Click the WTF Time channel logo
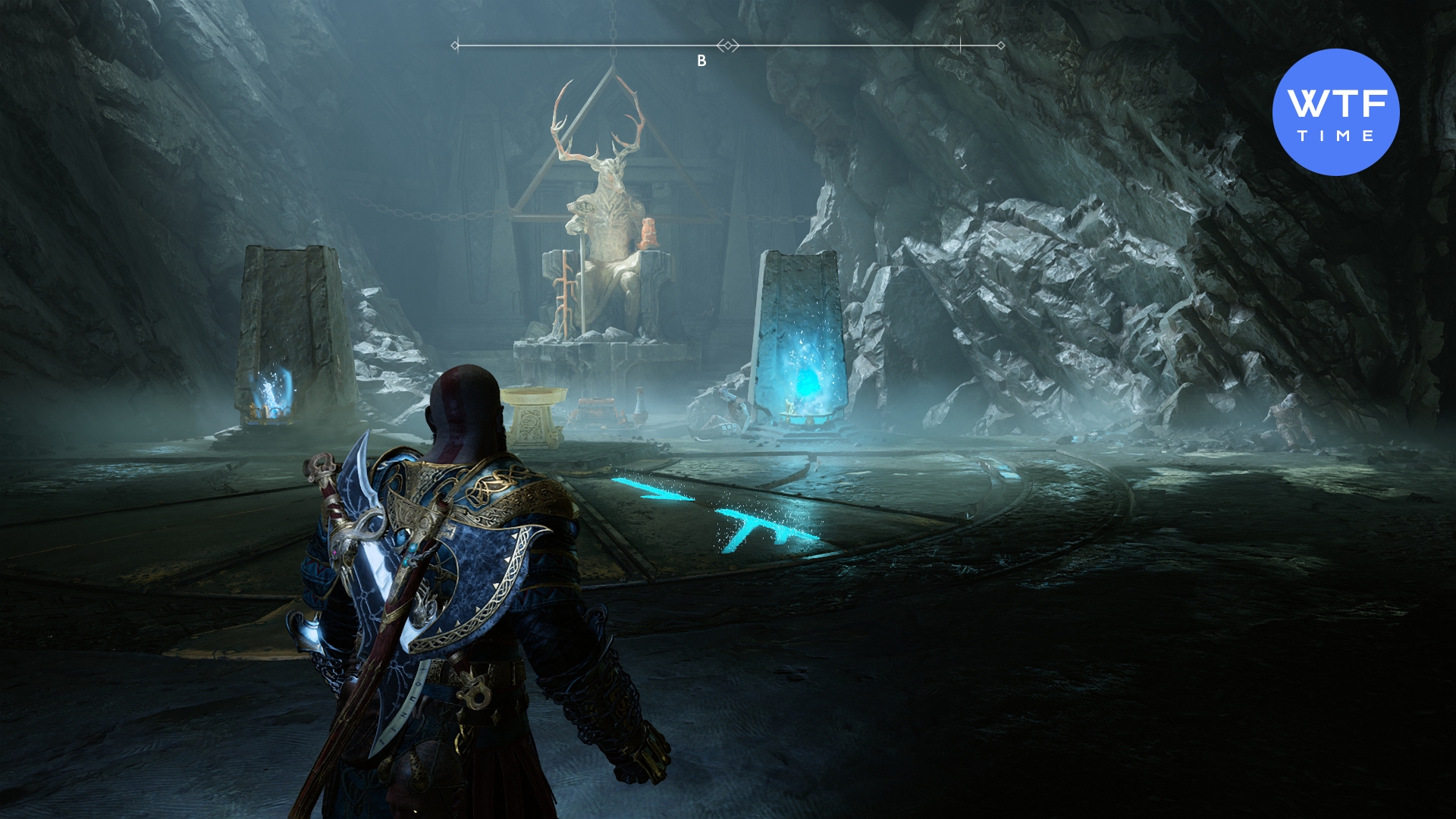This screenshot has width=1456, height=819. (x=1335, y=112)
